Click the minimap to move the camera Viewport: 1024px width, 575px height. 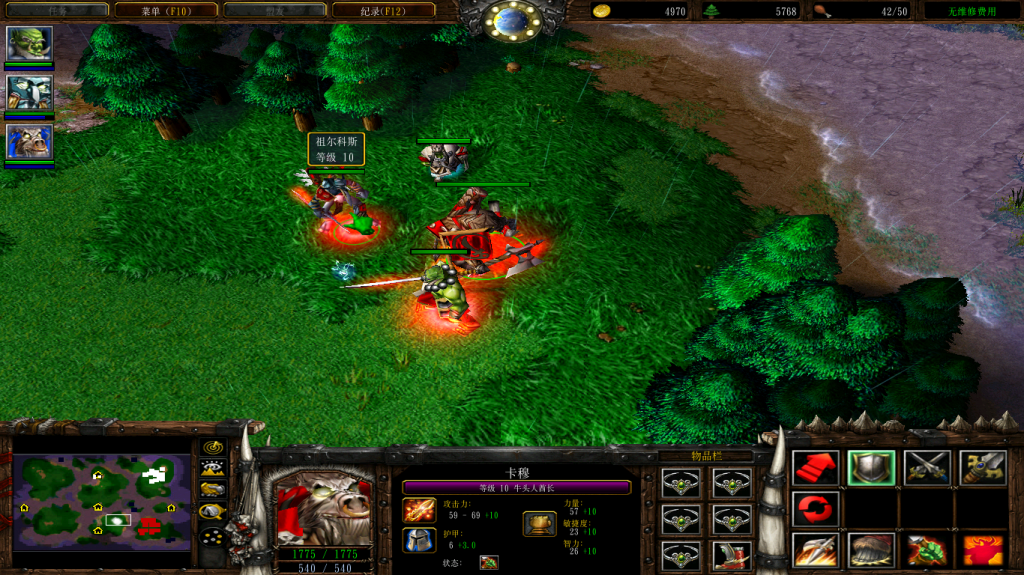101,502
